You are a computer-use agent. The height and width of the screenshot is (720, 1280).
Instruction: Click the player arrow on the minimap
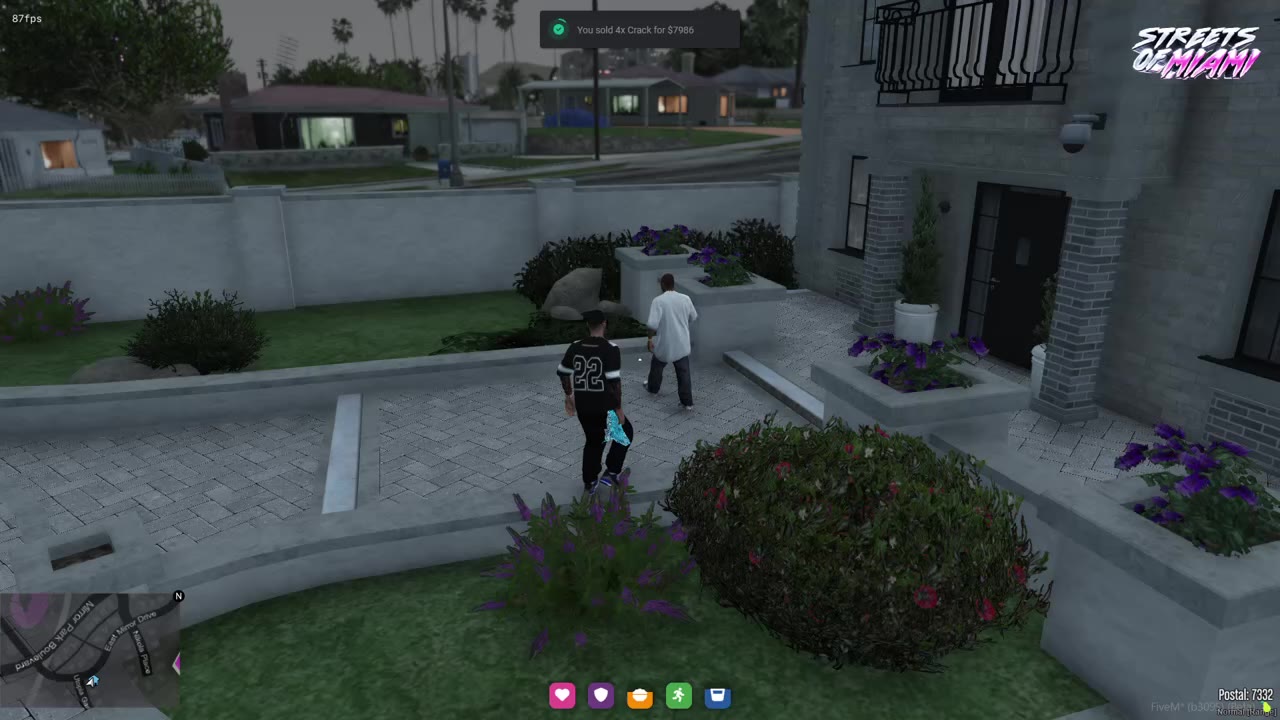93,681
